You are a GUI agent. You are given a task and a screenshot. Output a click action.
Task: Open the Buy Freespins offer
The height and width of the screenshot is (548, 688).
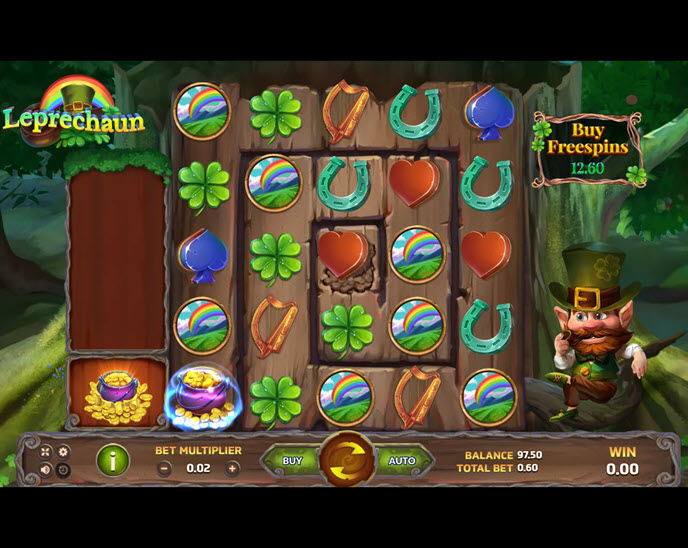587,148
